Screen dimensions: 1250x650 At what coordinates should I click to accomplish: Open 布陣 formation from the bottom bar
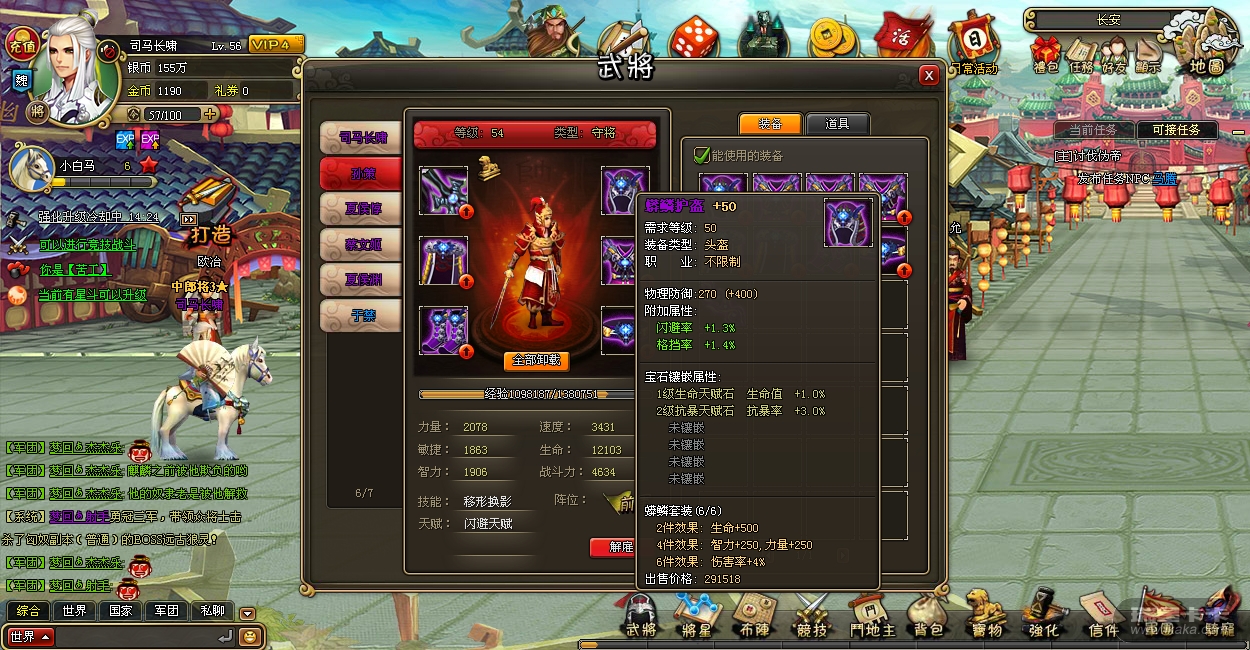coord(755,617)
